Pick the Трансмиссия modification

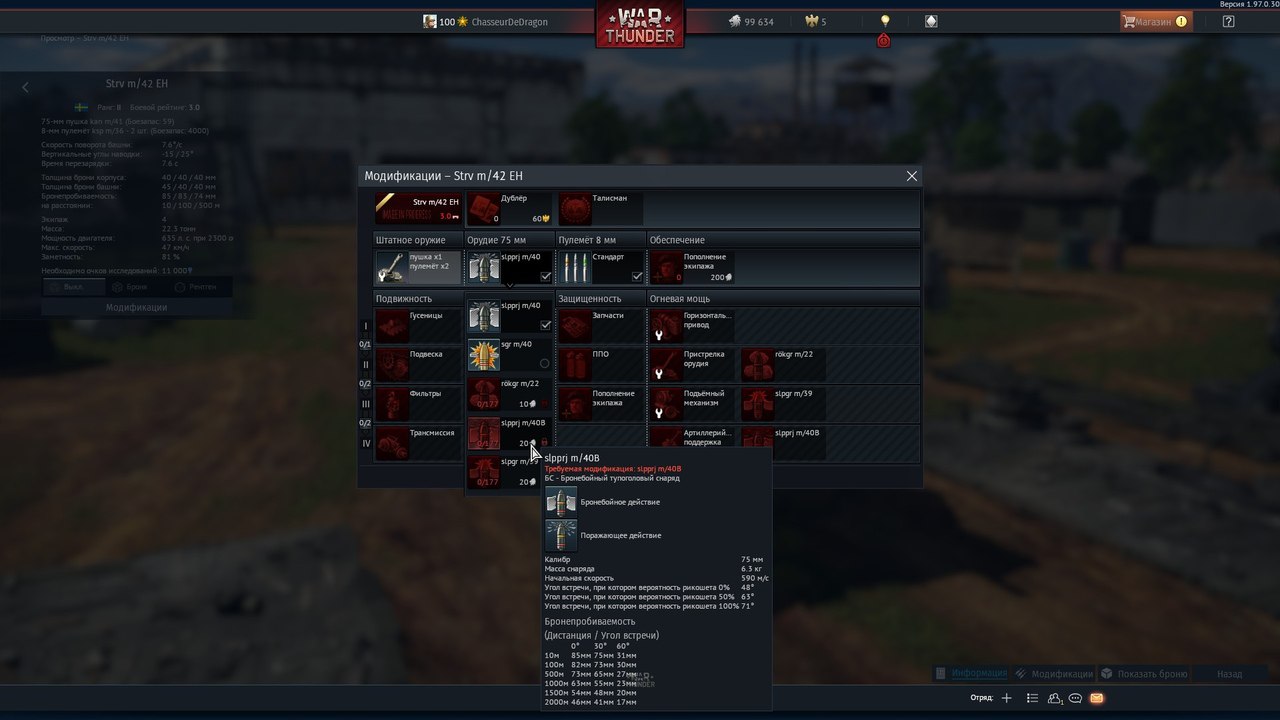pos(418,443)
